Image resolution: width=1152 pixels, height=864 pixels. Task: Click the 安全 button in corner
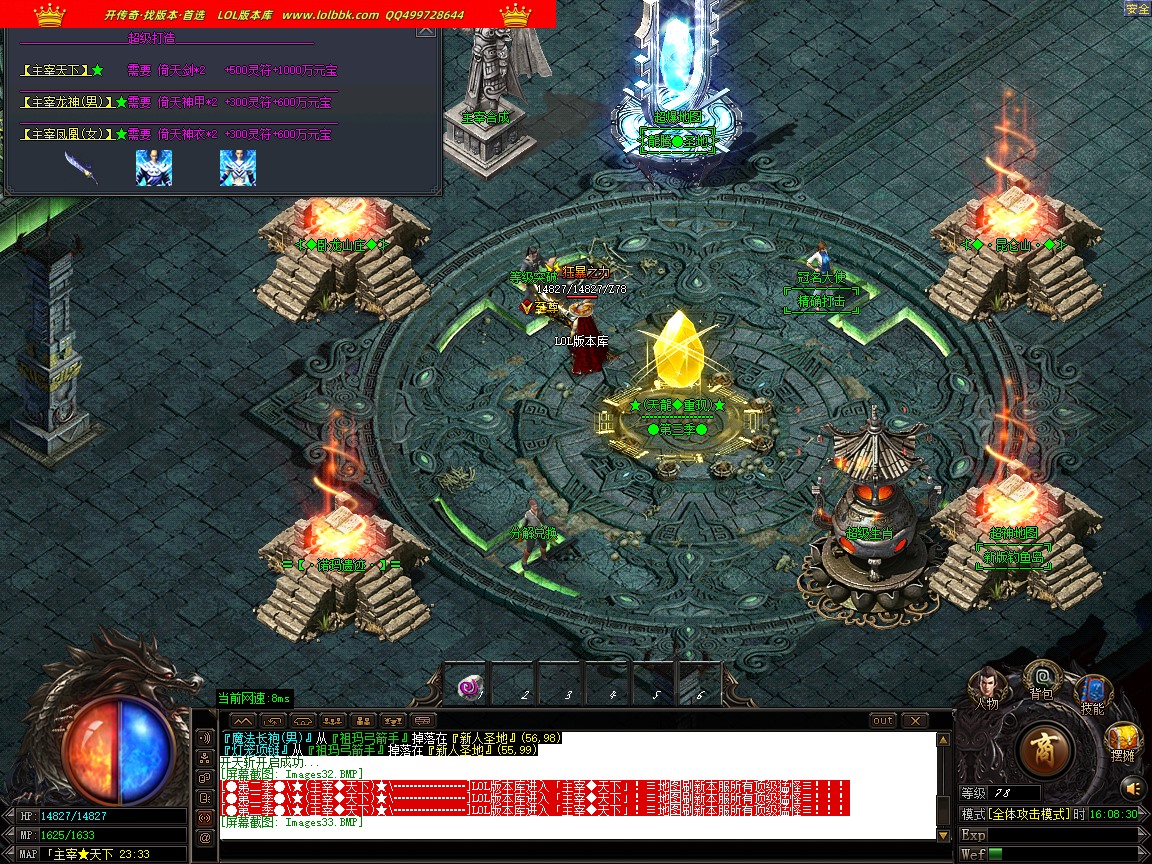pos(1138,9)
